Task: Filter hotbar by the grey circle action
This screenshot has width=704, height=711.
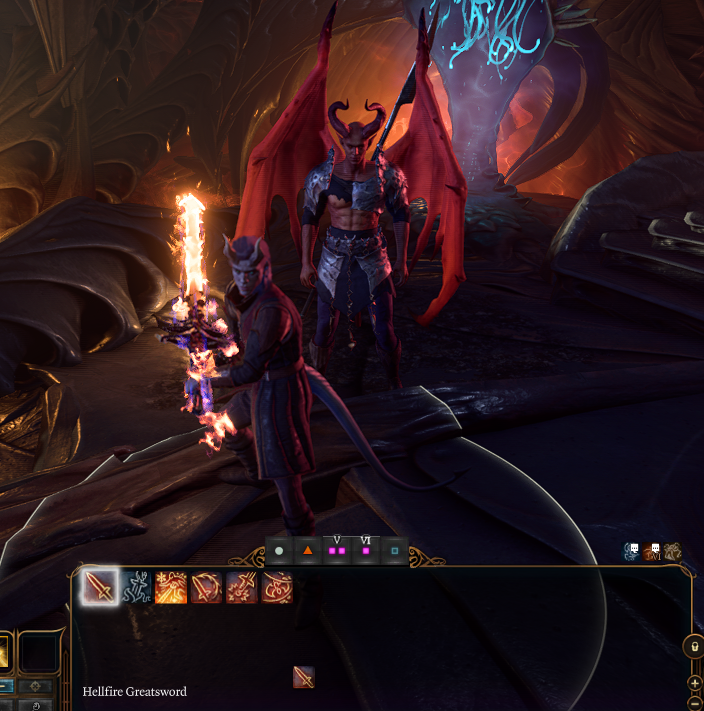Action: pos(279,551)
